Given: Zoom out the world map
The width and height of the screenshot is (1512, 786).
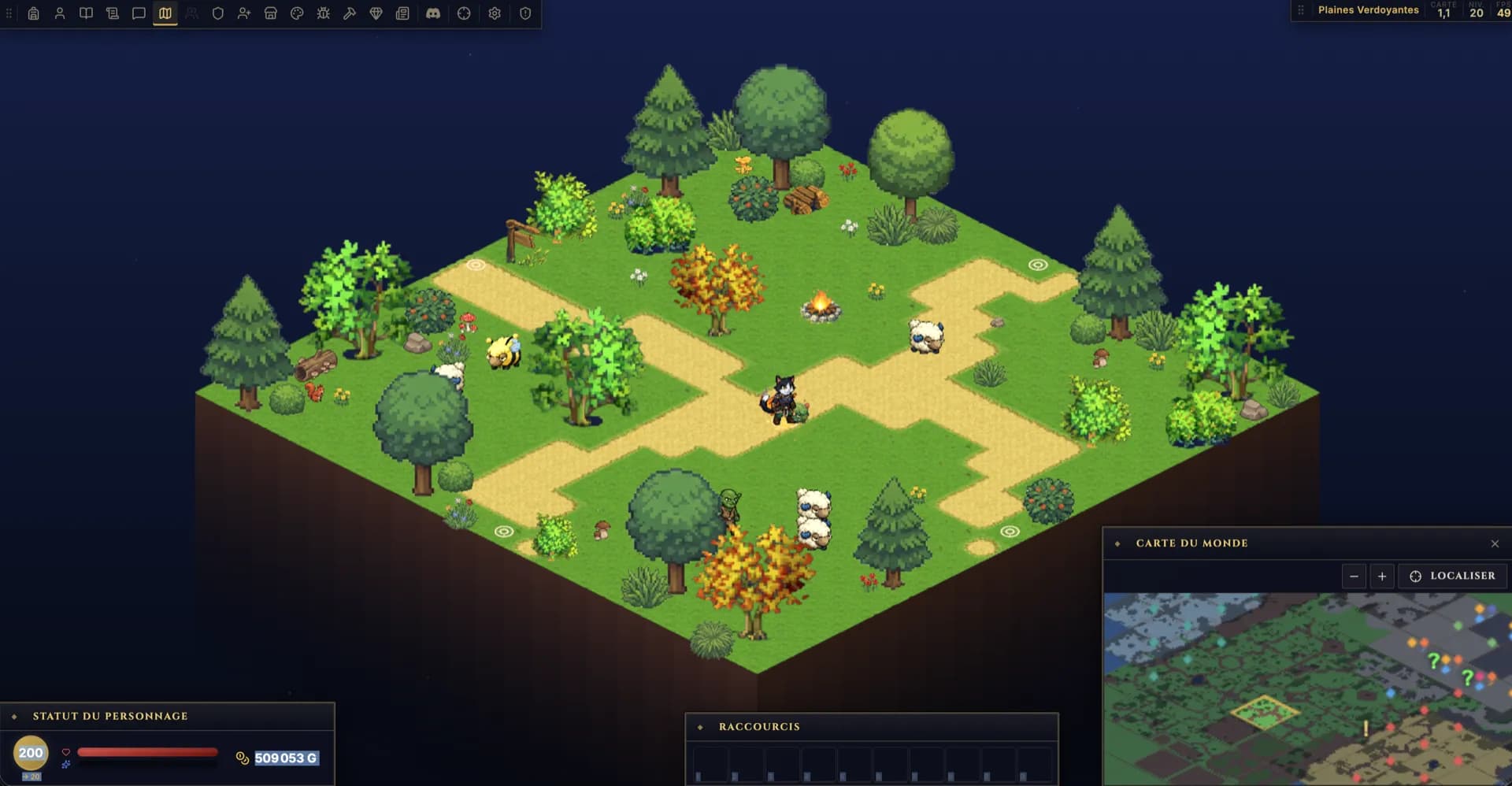Looking at the screenshot, I should coord(1354,577).
